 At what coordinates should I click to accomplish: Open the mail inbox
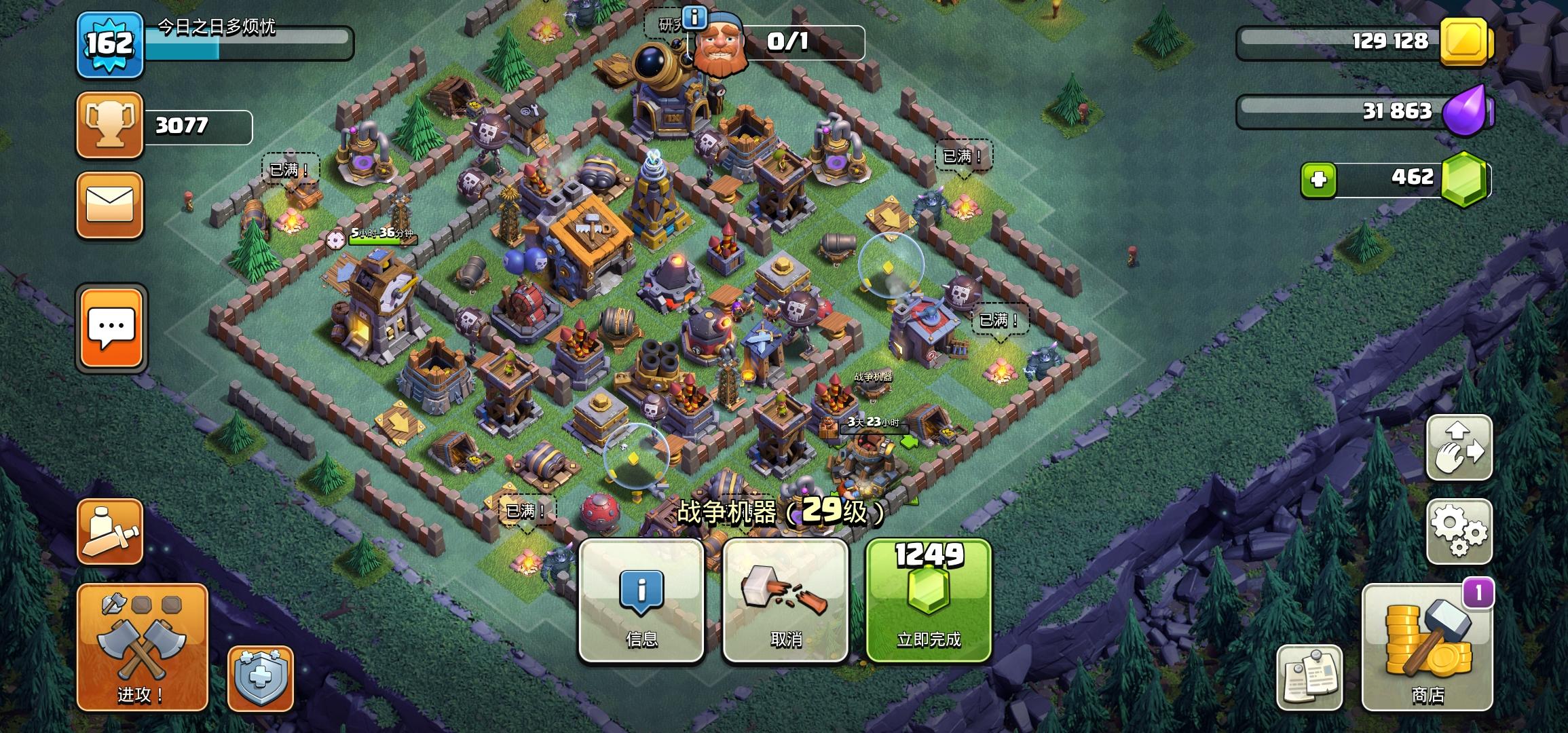[110, 205]
